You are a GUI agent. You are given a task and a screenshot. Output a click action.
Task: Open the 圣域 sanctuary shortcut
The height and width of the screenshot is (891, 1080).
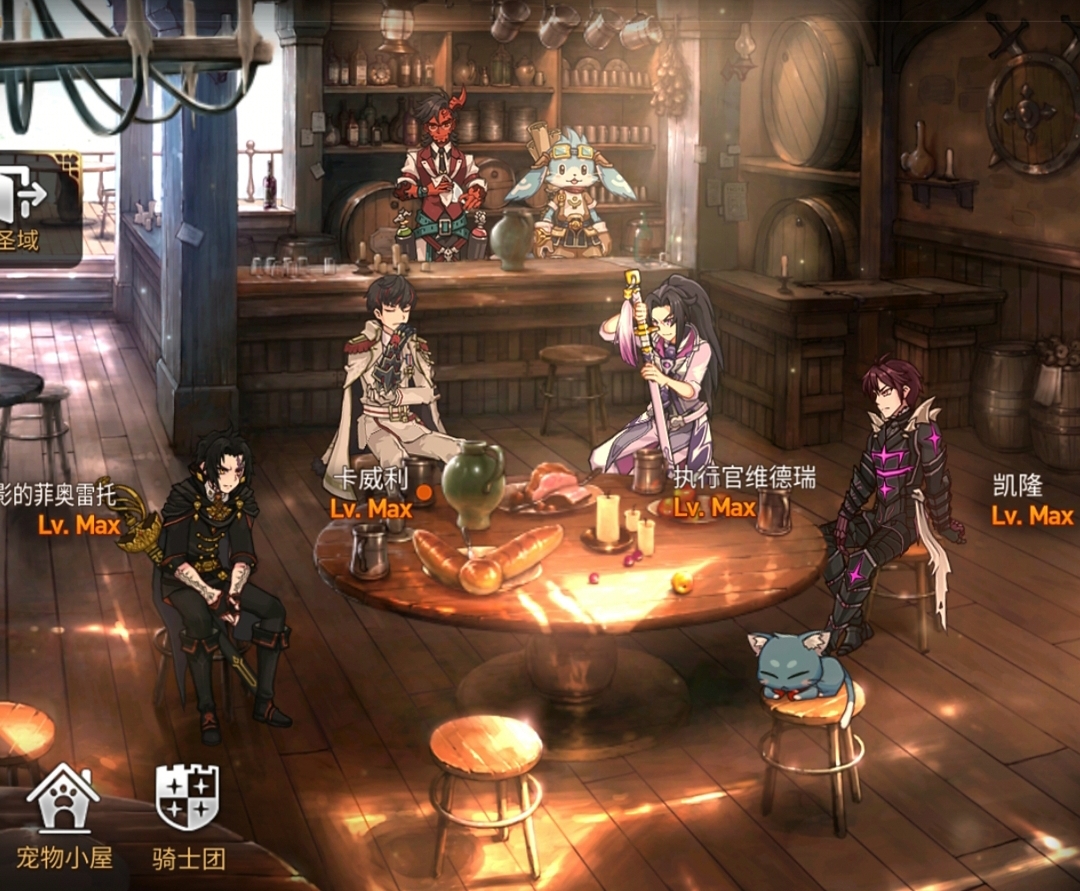[x=28, y=208]
